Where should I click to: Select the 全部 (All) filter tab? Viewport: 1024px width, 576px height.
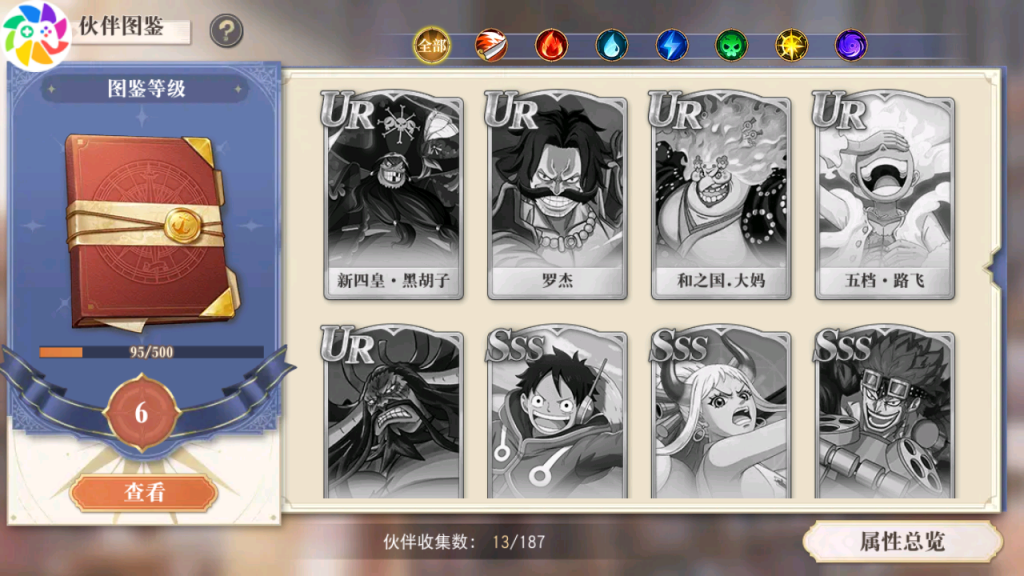(431, 45)
